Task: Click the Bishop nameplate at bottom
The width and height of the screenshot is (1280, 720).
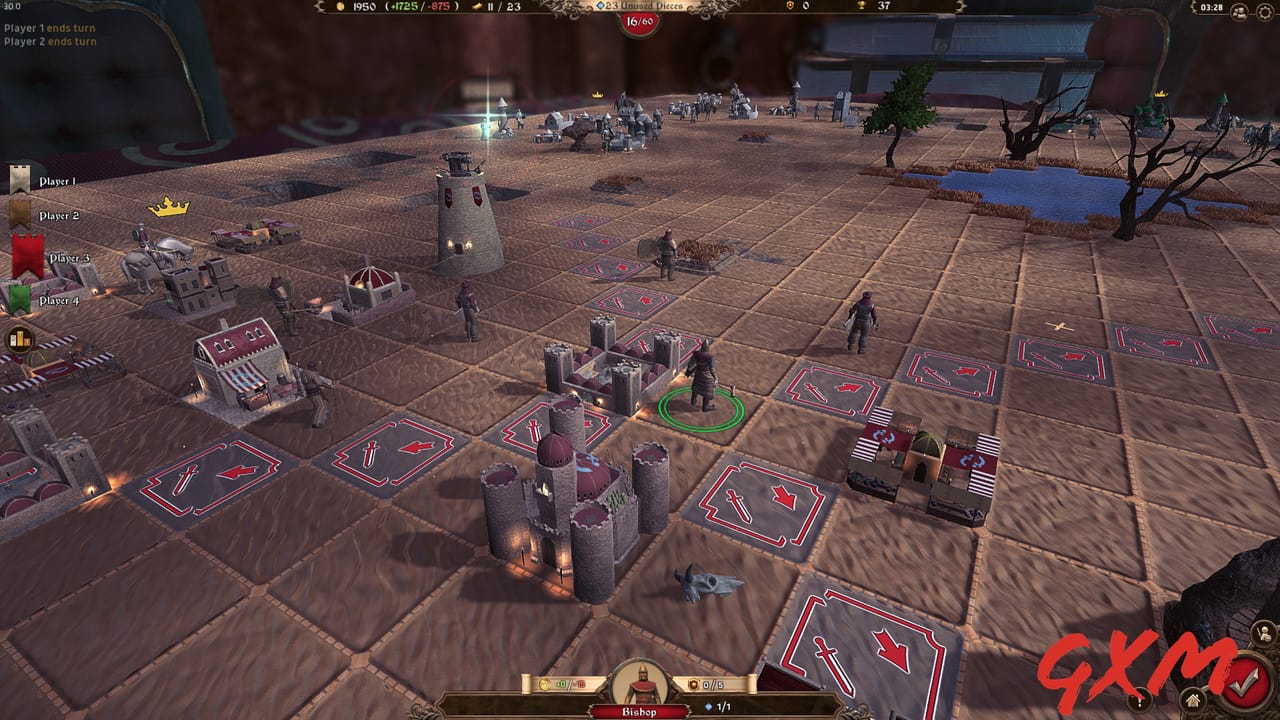Action: pos(640,710)
